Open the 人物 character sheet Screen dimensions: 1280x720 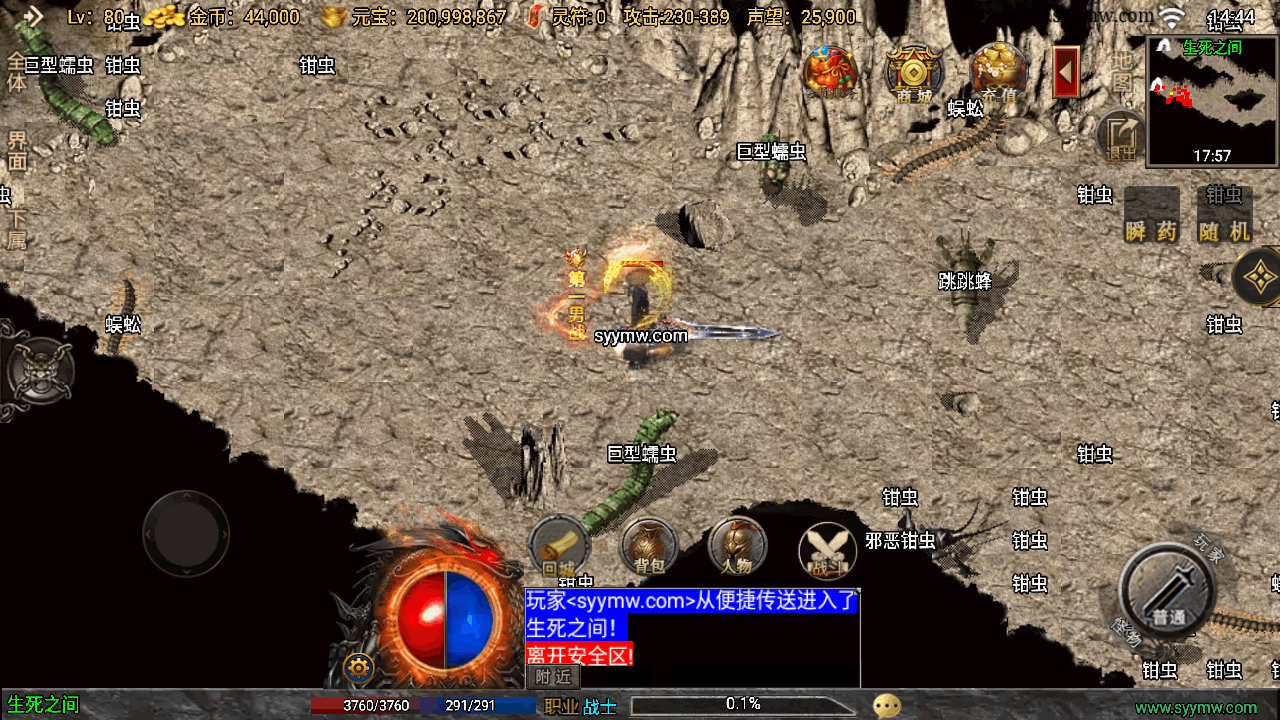(737, 548)
